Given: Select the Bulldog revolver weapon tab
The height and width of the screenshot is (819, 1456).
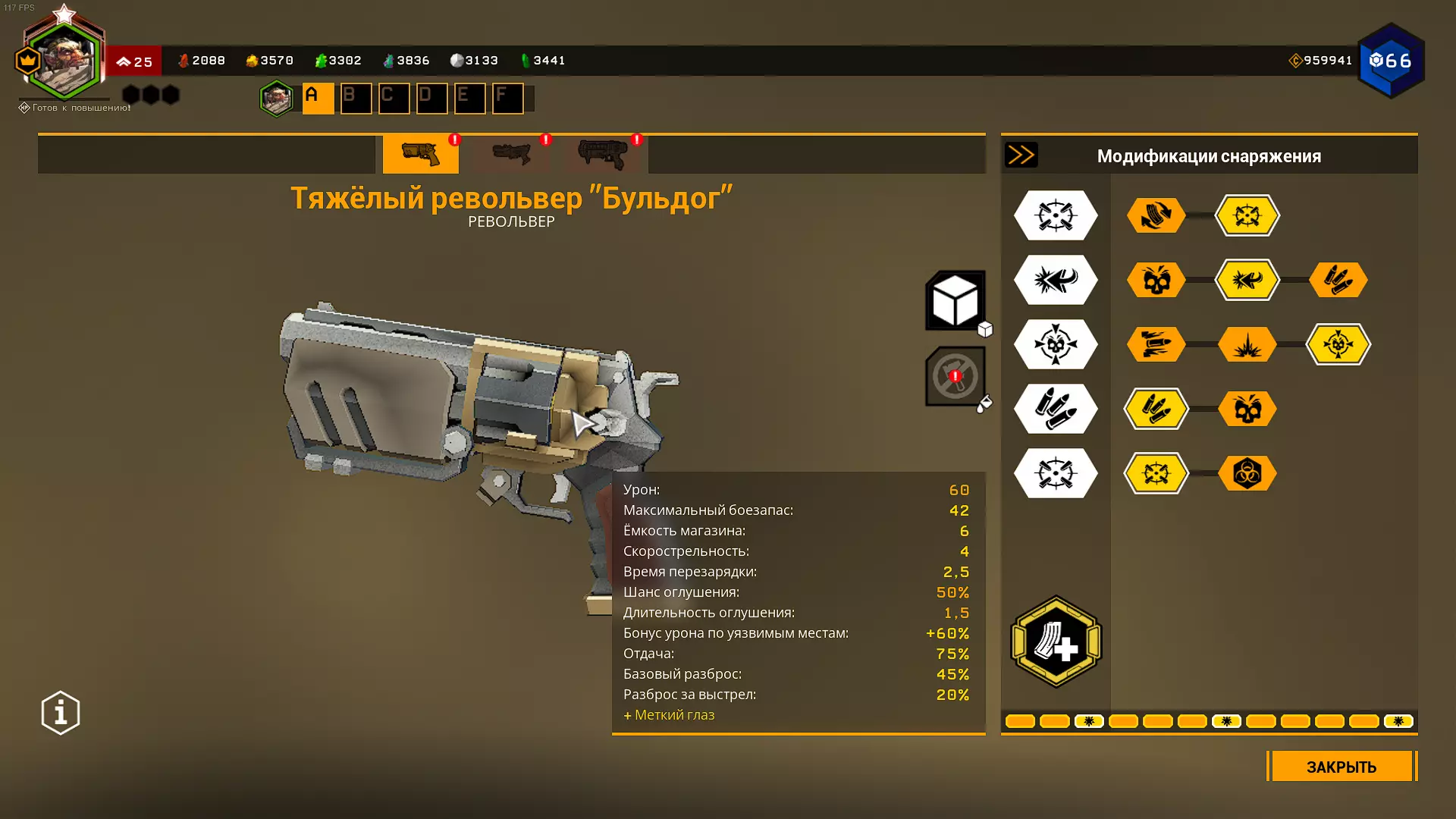Looking at the screenshot, I should pos(420,154).
